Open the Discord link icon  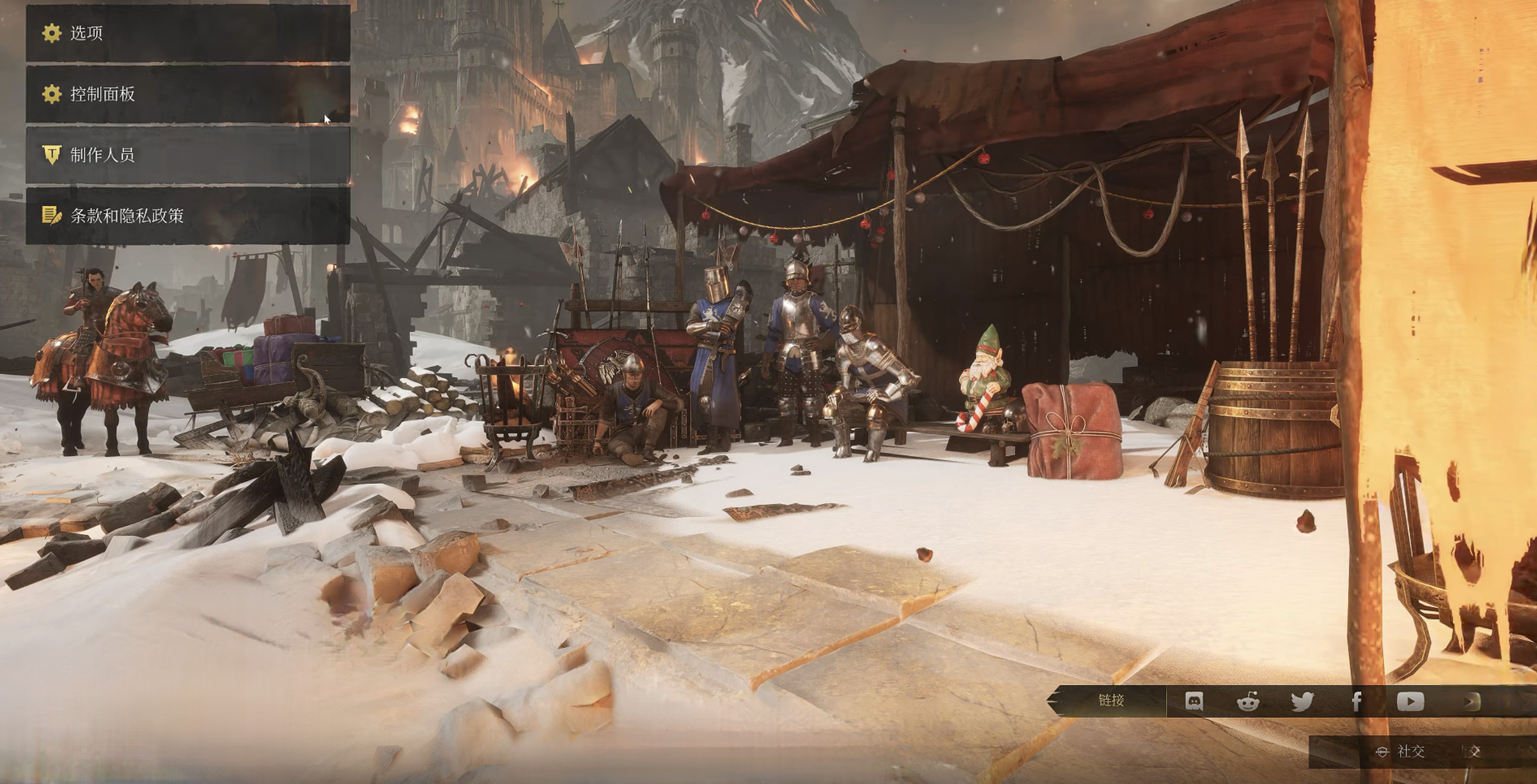pyautogui.click(x=1193, y=701)
